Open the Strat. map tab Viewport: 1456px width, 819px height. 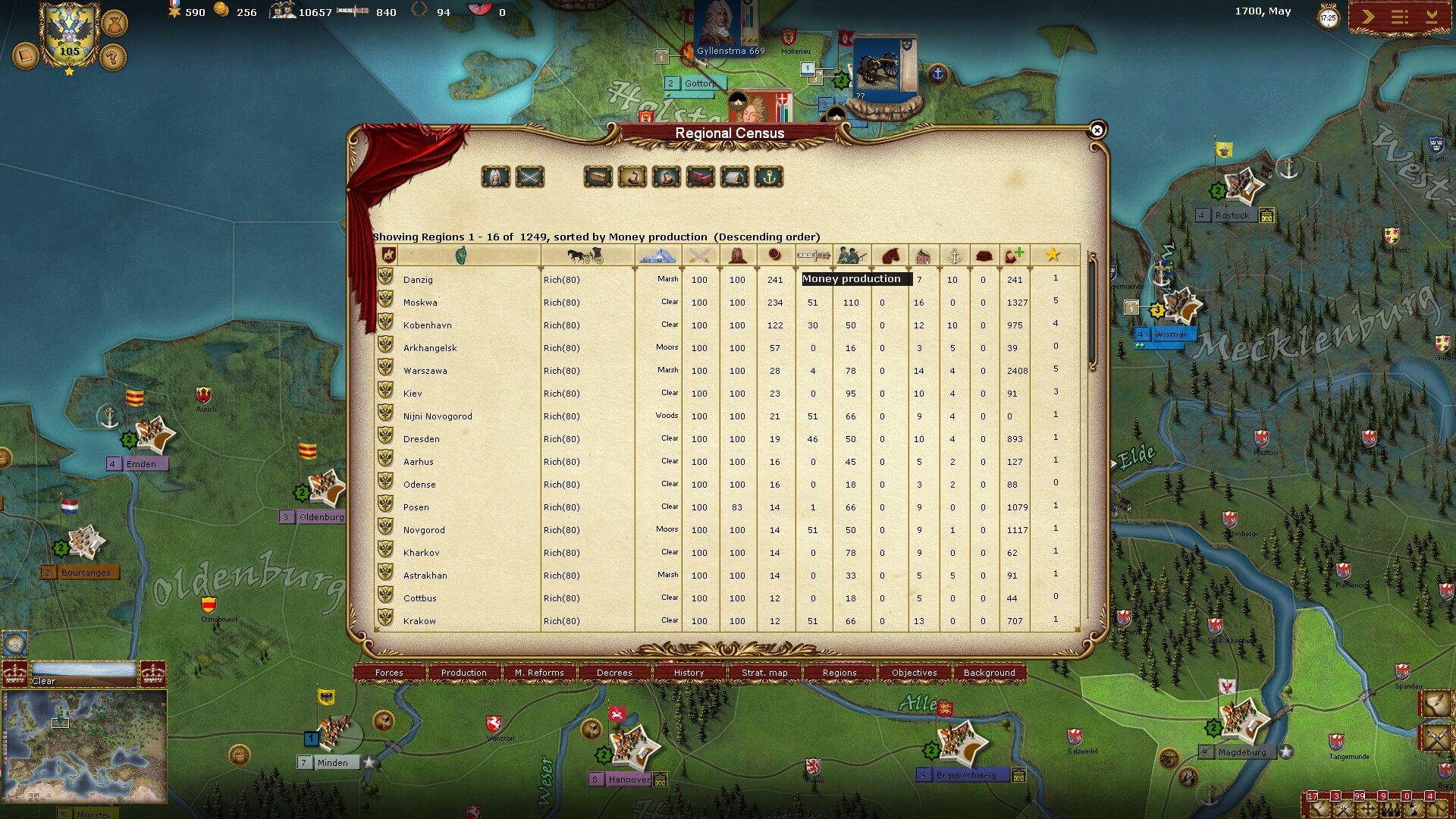point(764,673)
